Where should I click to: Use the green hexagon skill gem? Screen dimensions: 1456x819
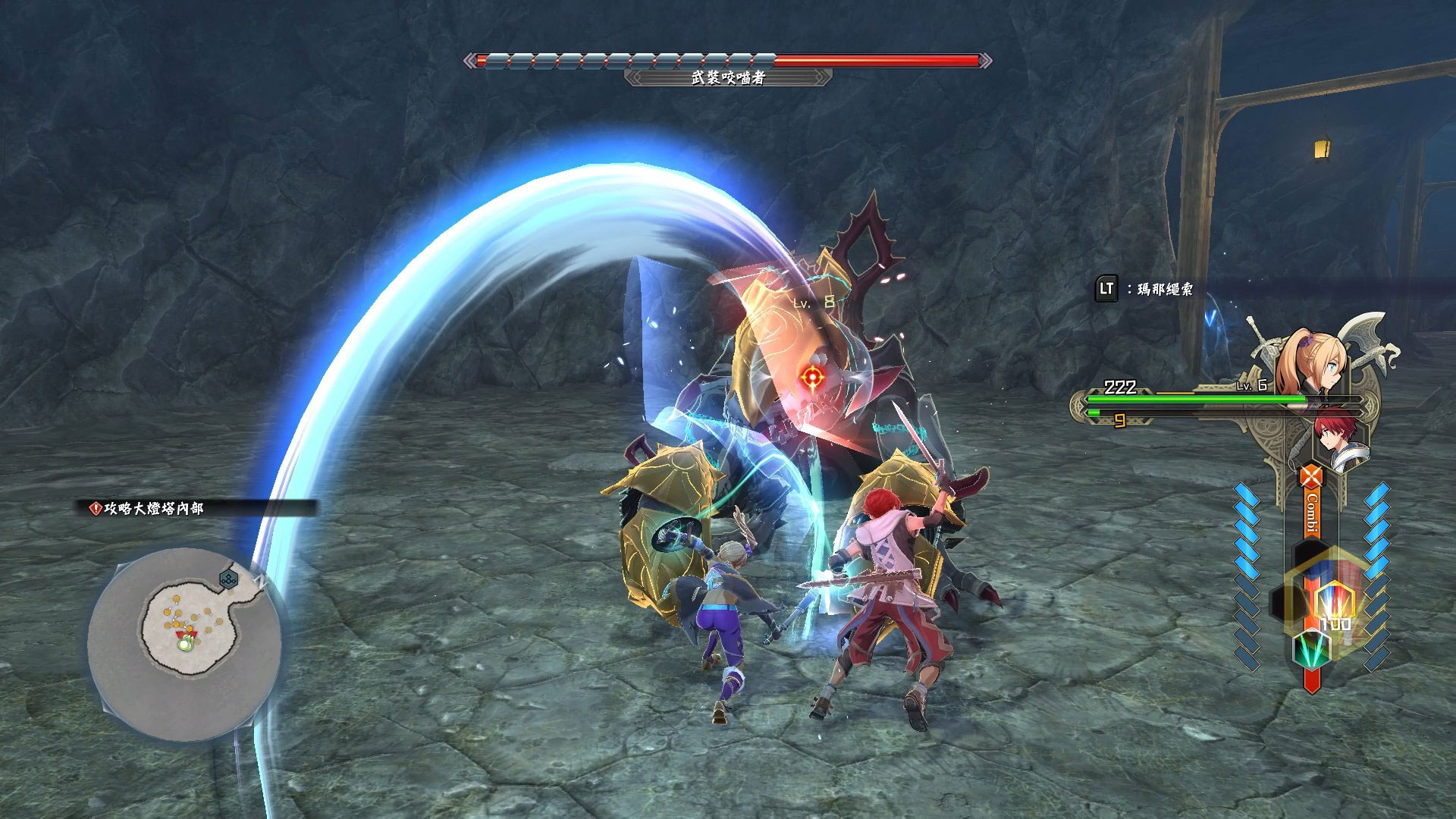[x=1311, y=647]
